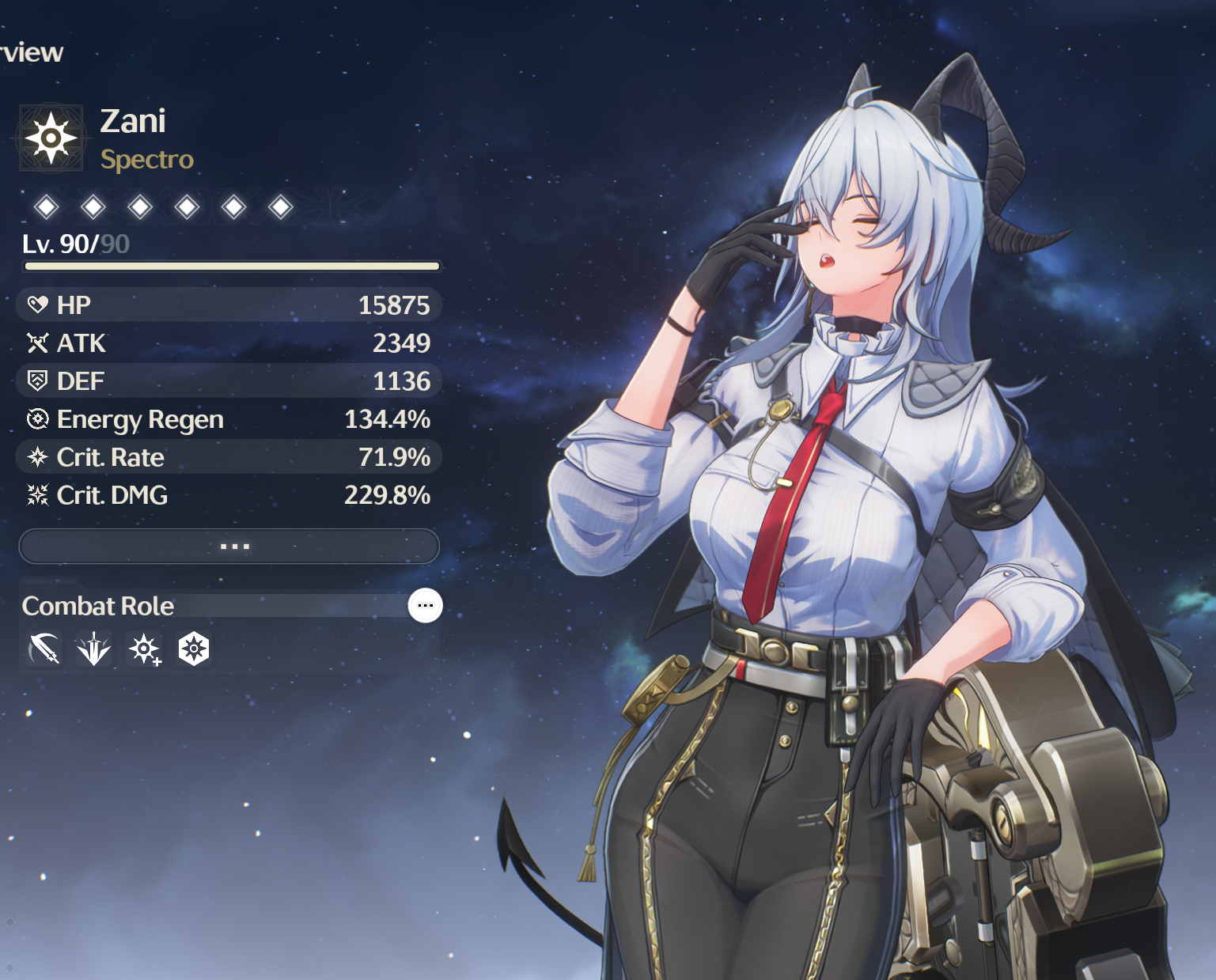Click Zani's Spectro element emblem

pyautogui.click(x=51, y=138)
